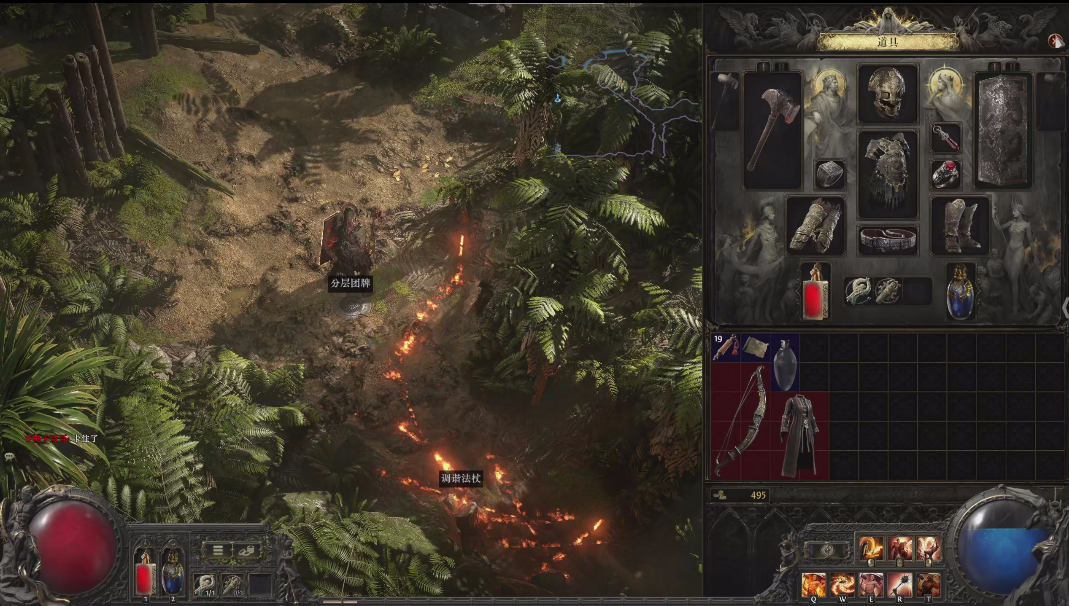Select the equipped boots
This screenshot has width=1069, height=606.
tap(960, 225)
